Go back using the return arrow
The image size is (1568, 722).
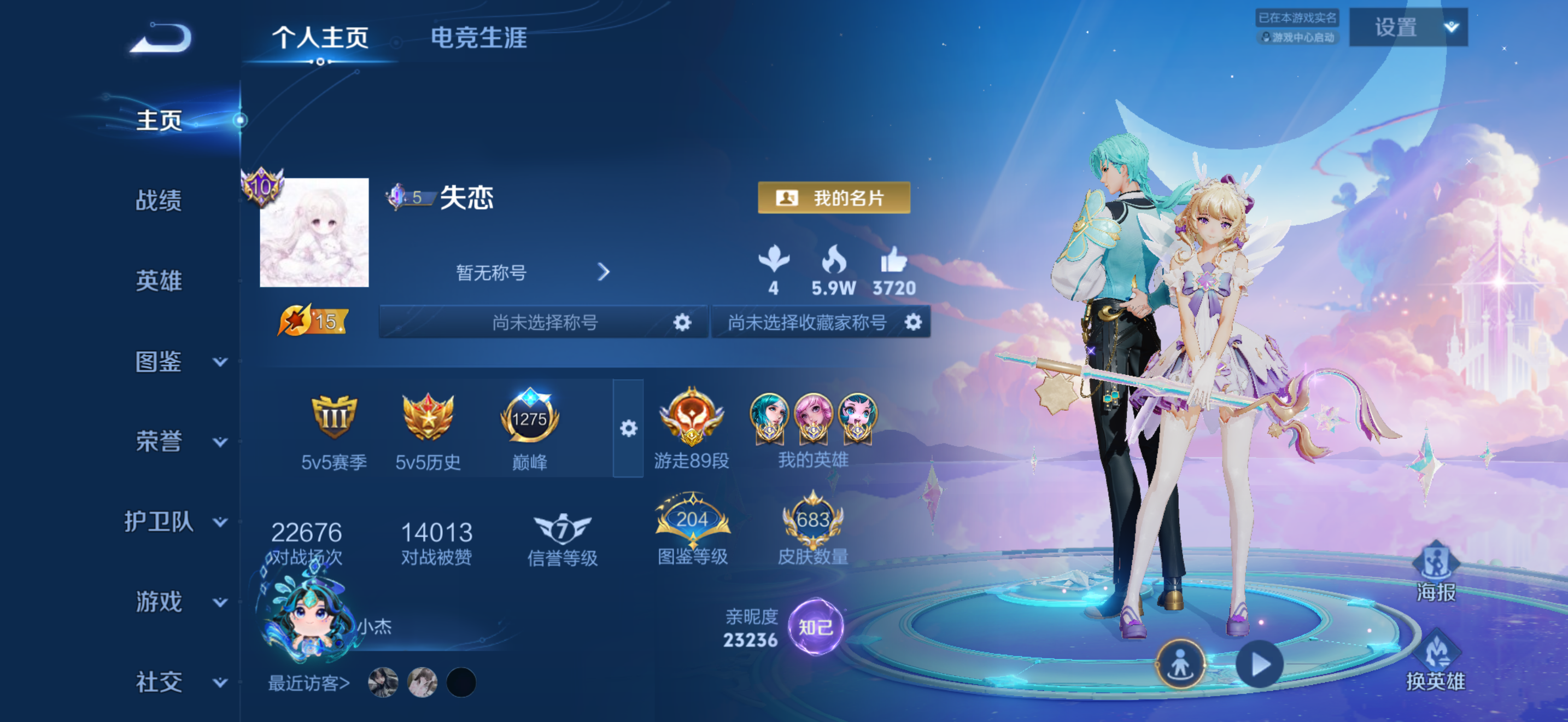pyautogui.click(x=162, y=38)
